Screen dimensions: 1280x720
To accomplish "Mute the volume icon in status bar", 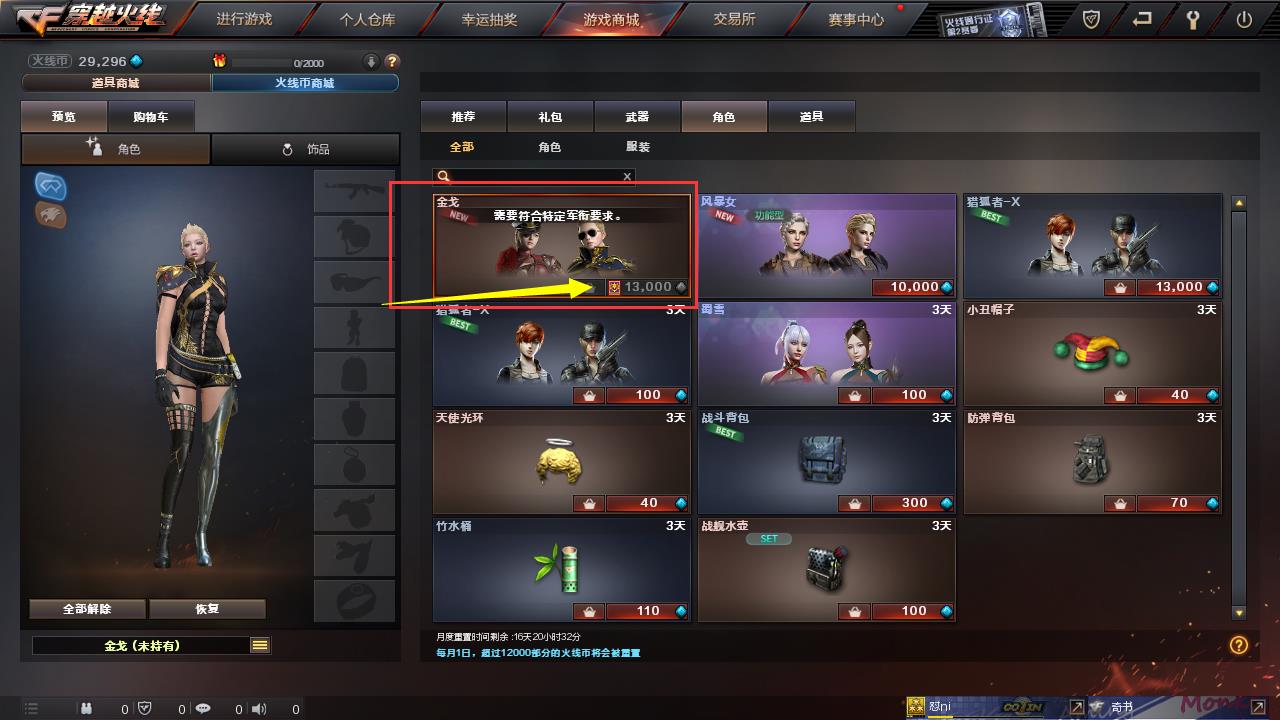I will point(259,708).
